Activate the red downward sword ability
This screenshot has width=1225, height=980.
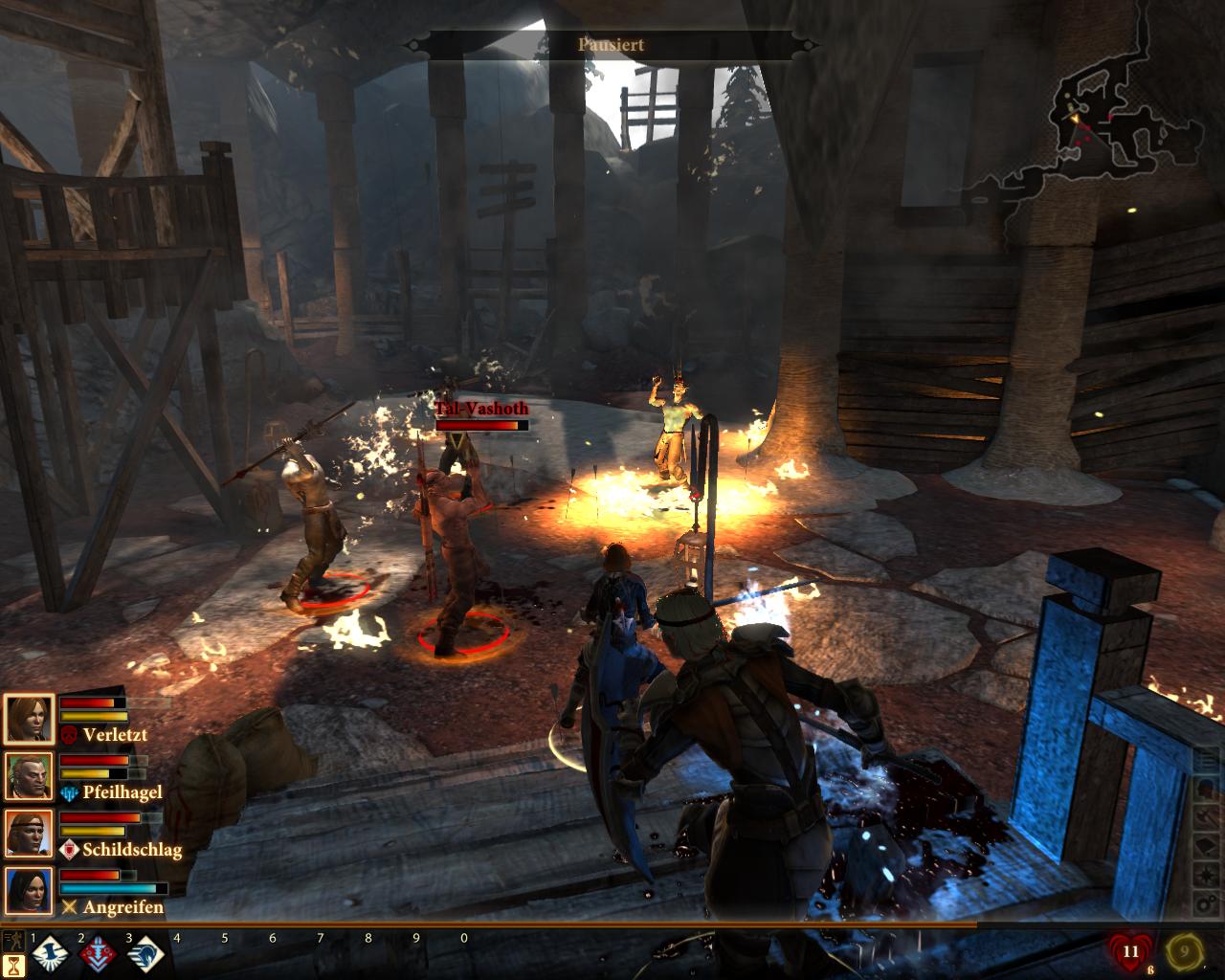point(97,954)
